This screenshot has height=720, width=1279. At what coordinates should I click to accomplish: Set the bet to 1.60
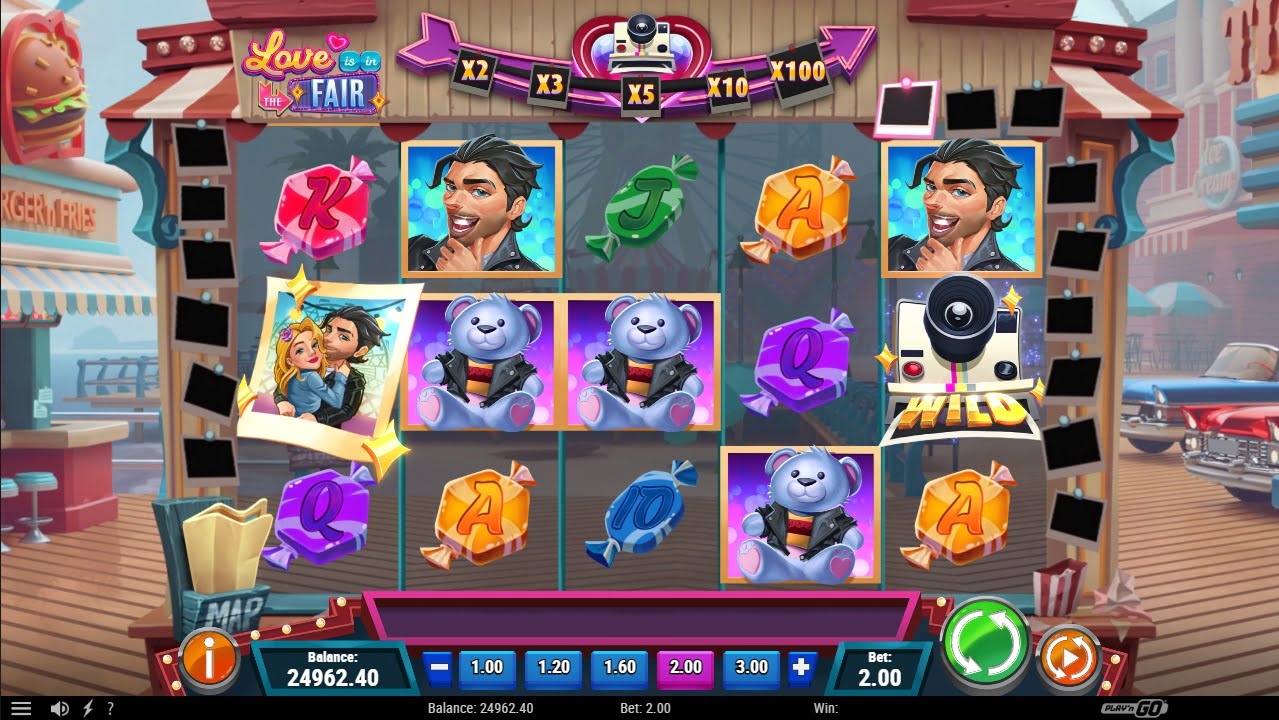(619, 667)
